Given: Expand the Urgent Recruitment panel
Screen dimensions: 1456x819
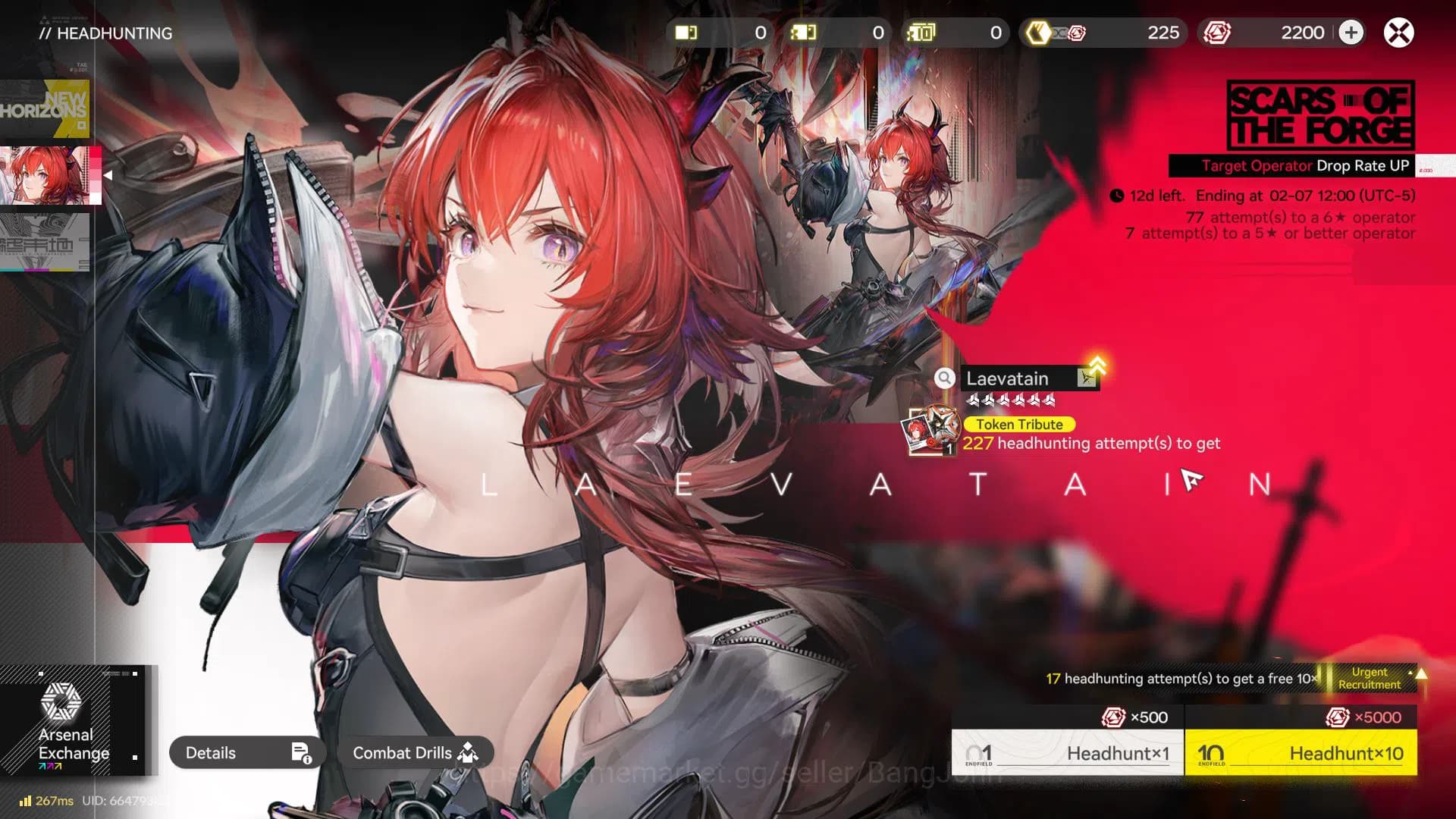Looking at the screenshot, I should (1373, 679).
